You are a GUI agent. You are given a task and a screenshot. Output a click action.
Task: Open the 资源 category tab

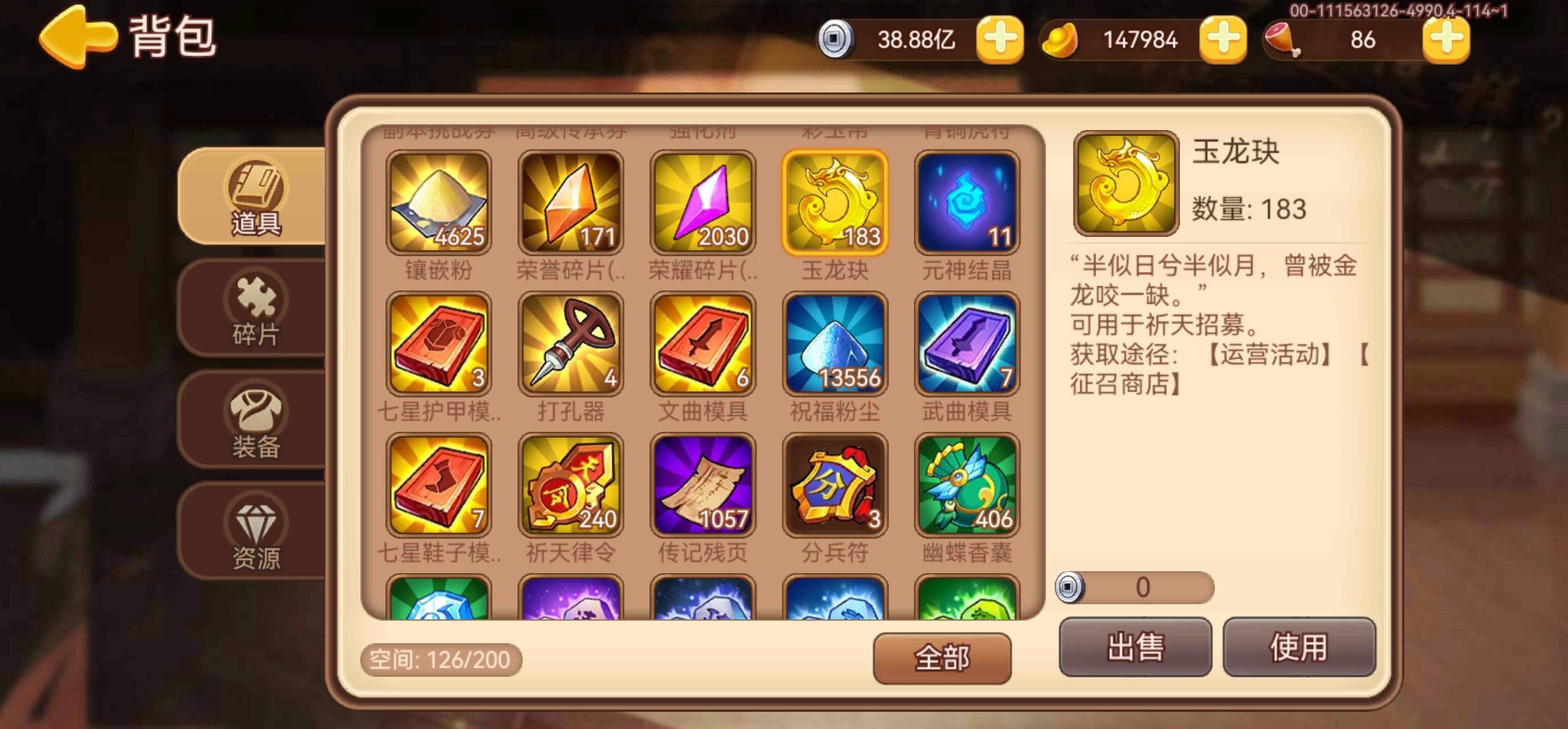click(x=256, y=535)
